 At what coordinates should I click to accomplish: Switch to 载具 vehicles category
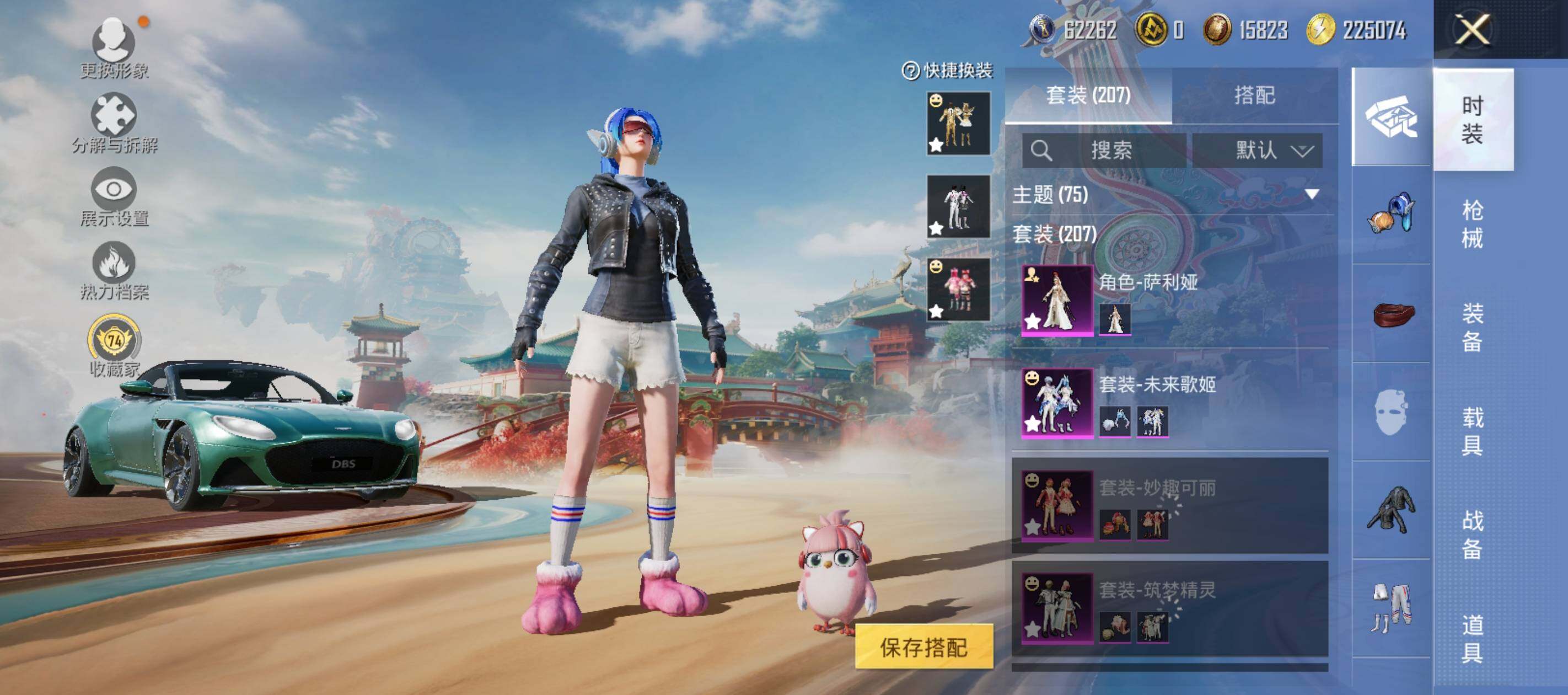pos(1472,431)
